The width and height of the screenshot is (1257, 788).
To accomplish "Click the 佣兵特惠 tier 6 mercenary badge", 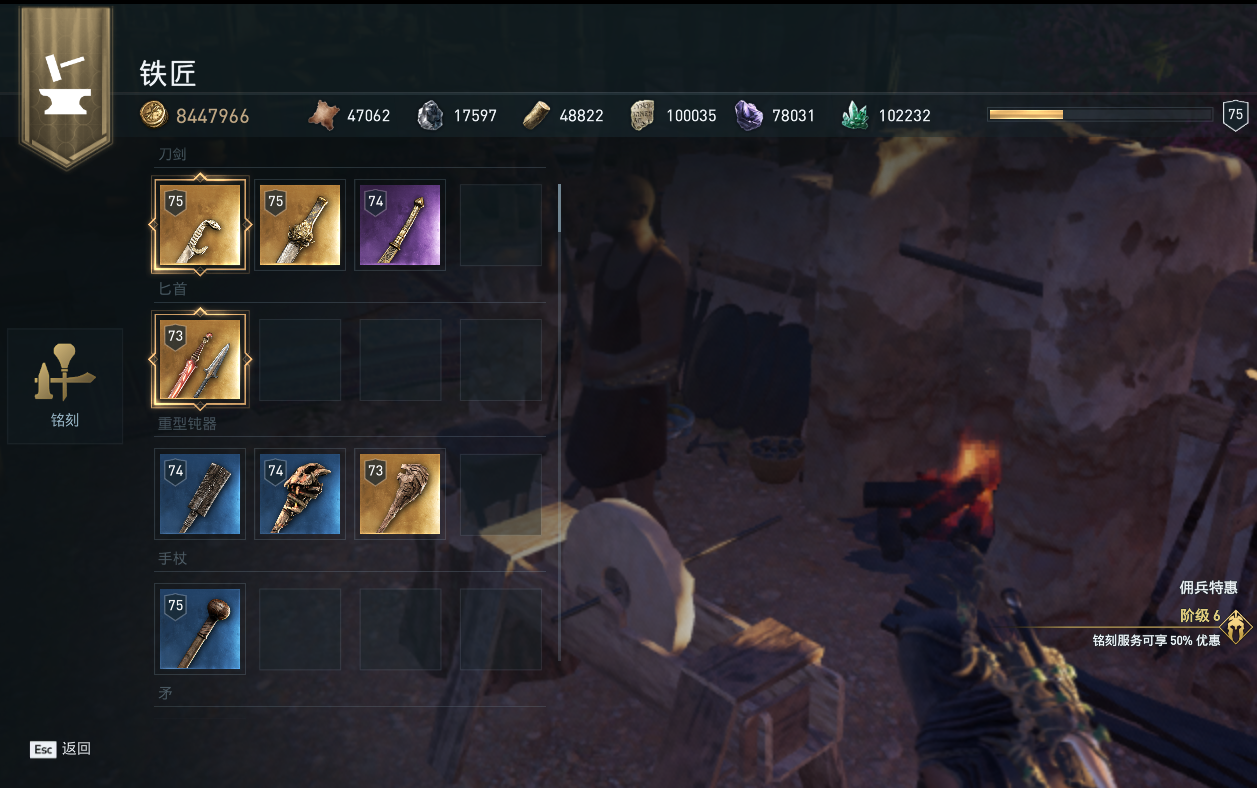I will (1237, 627).
